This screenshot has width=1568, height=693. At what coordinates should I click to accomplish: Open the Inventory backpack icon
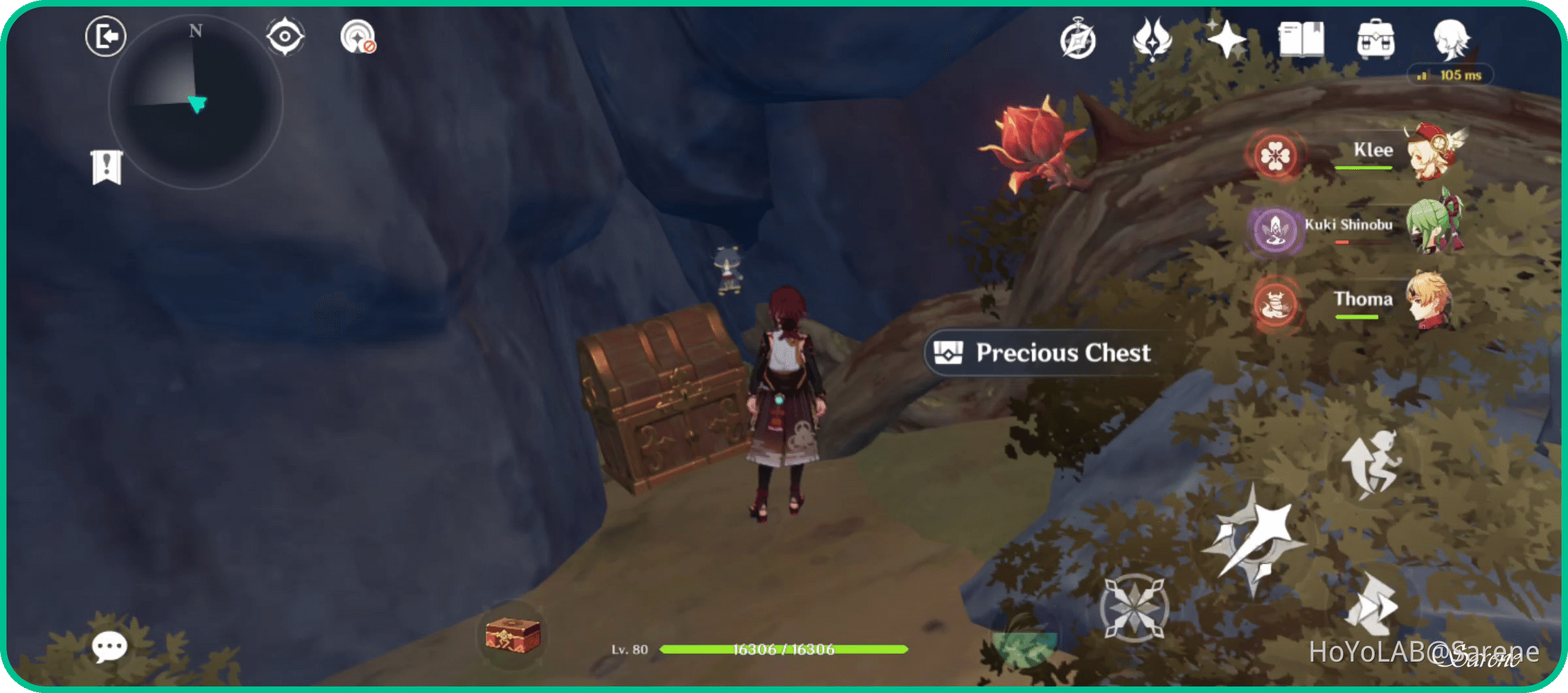tap(1374, 40)
